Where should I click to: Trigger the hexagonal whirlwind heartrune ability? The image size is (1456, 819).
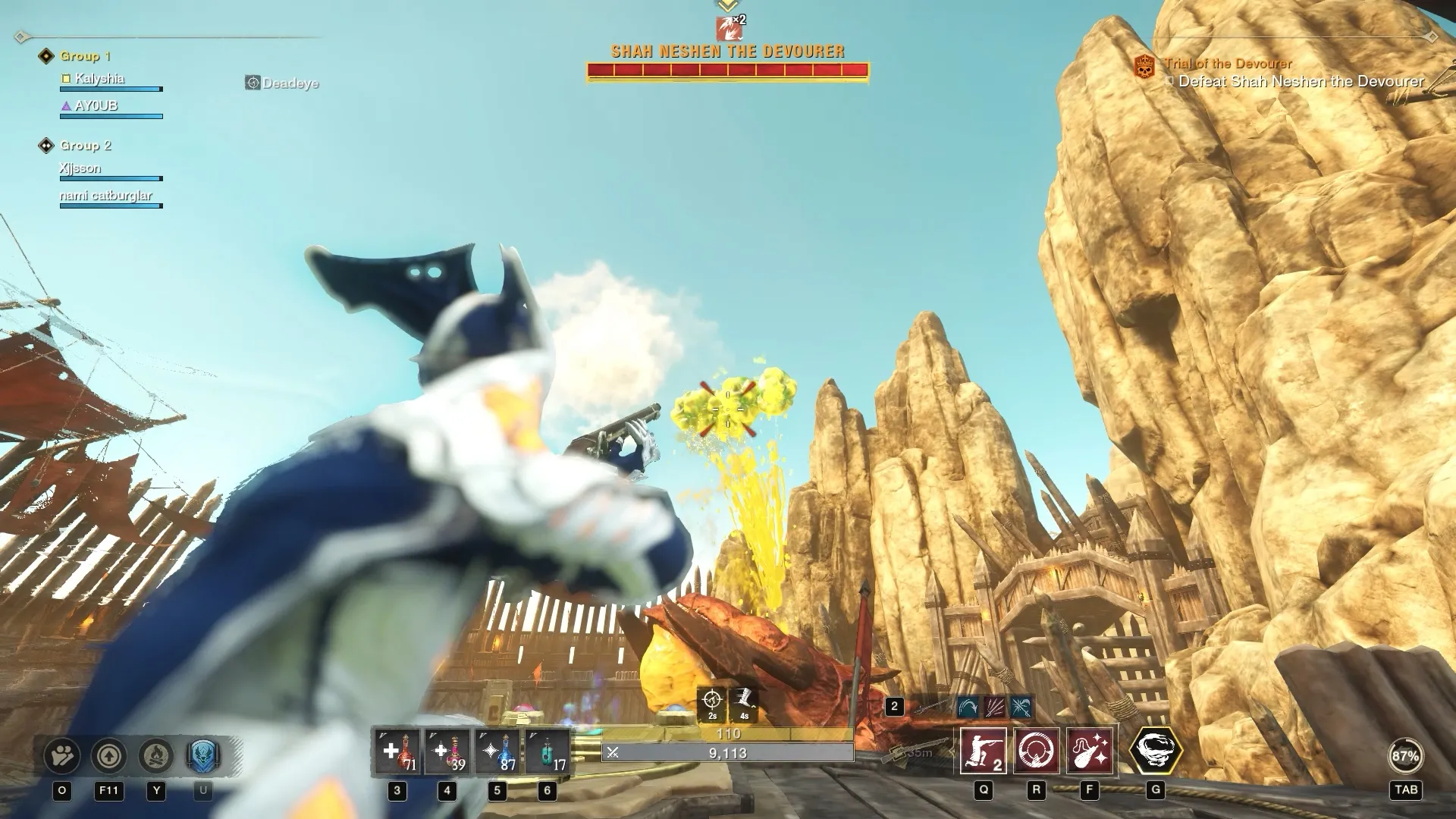[x=1156, y=751]
